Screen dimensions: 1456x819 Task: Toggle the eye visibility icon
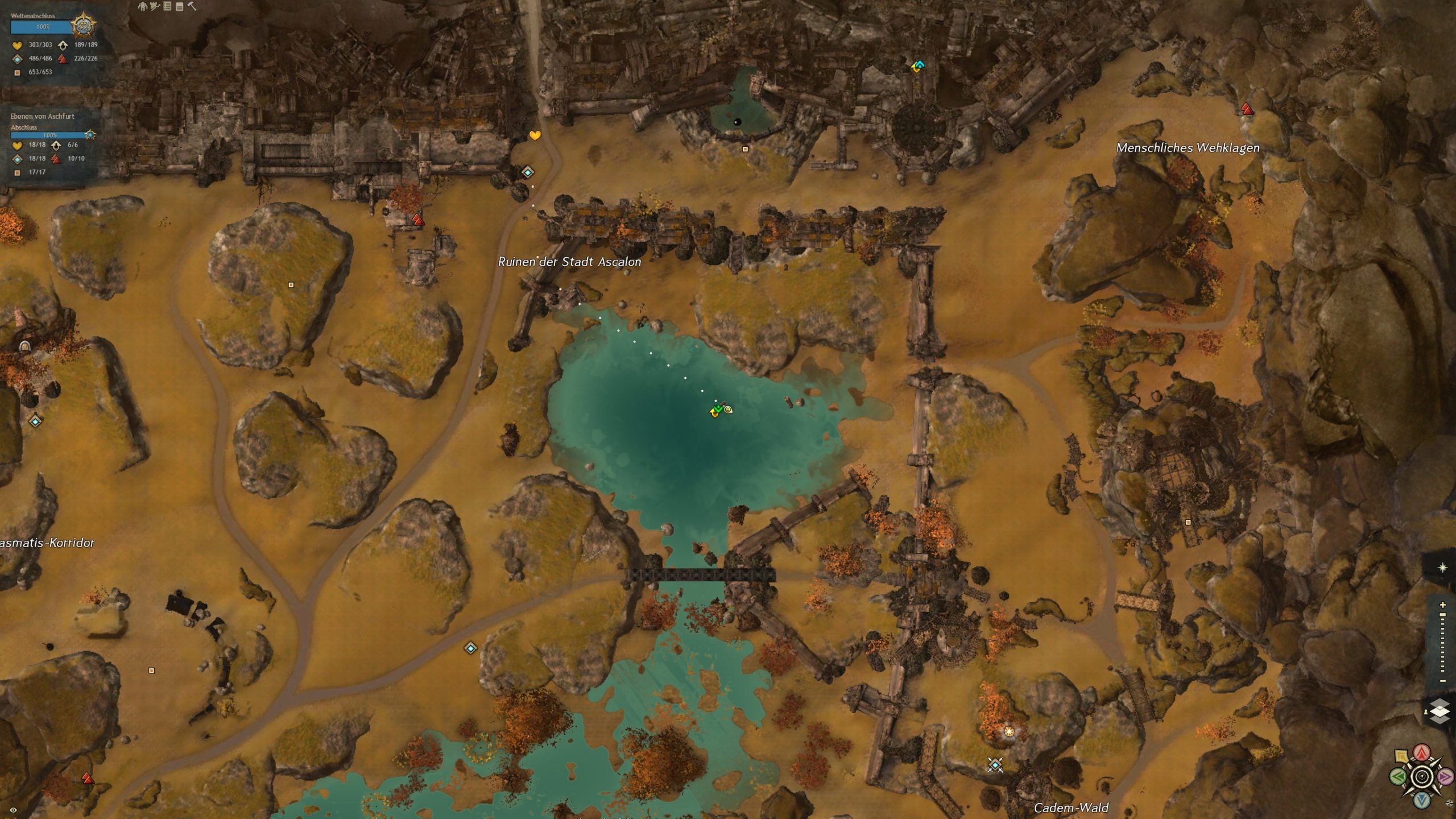[x=13, y=810]
